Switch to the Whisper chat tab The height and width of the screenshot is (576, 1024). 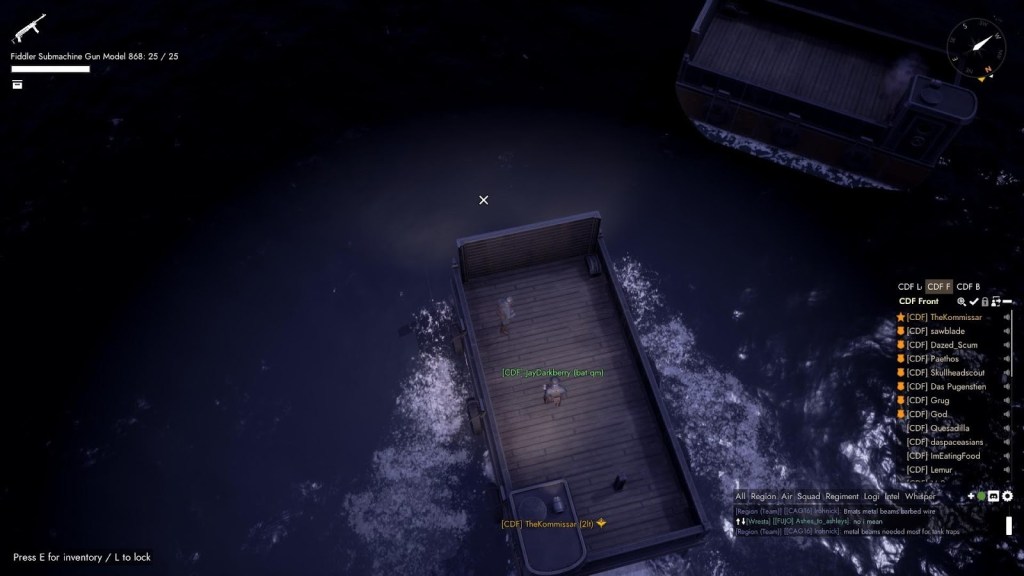pyautogui.click(x=920, y=496)
